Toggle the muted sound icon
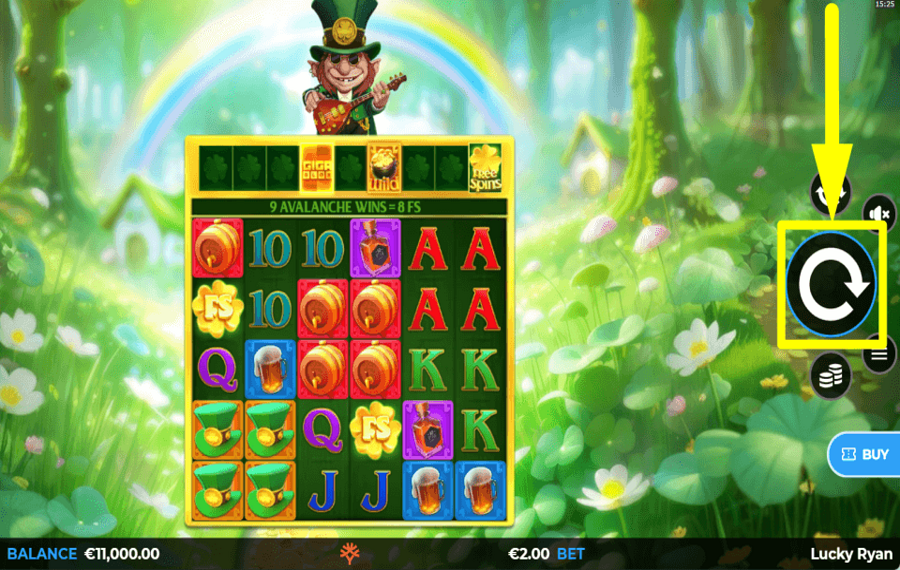This screenshot has width=900, height=570. tap(880, 213)
